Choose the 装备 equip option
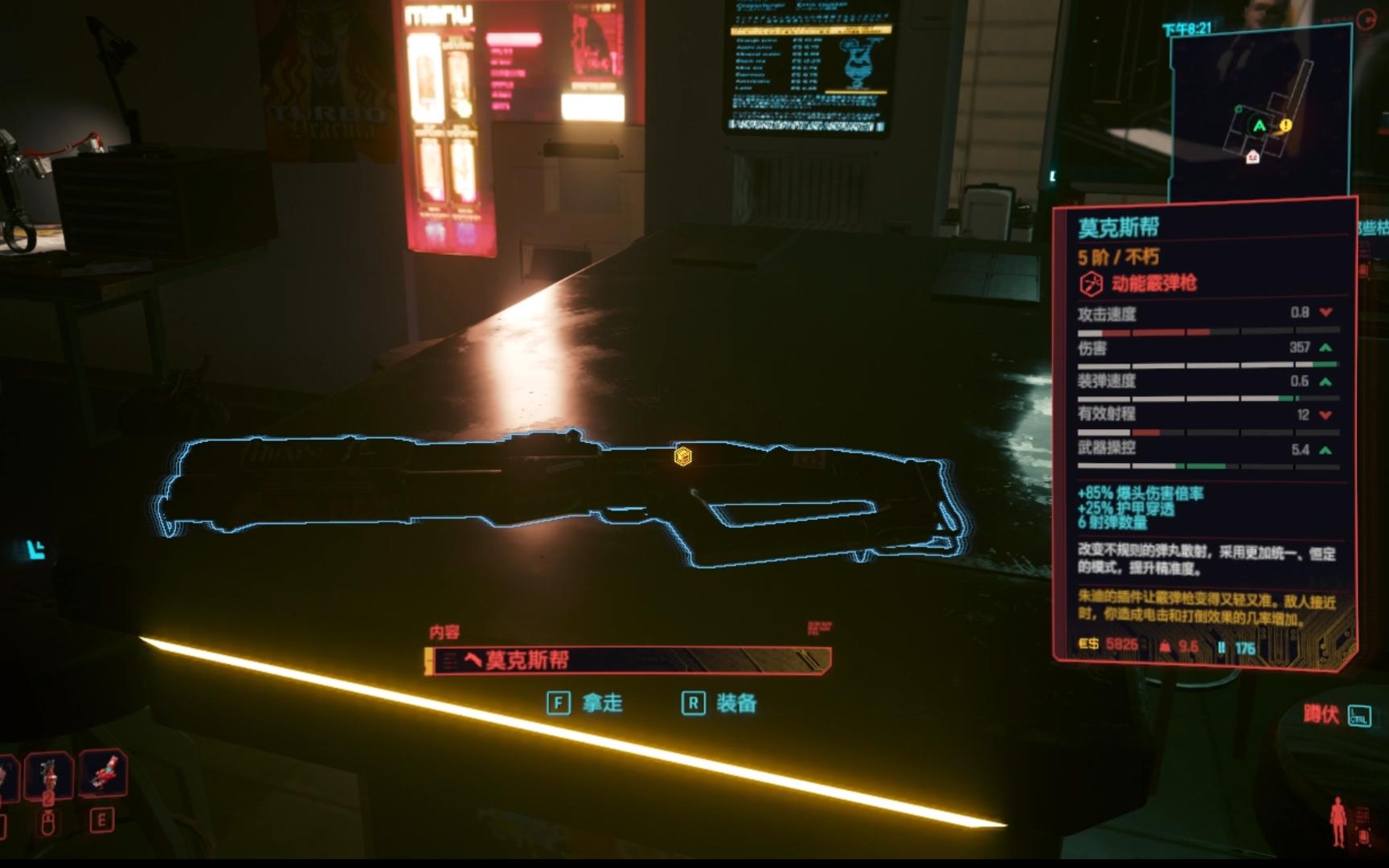 pyautogui.click(x=719, y=704)
